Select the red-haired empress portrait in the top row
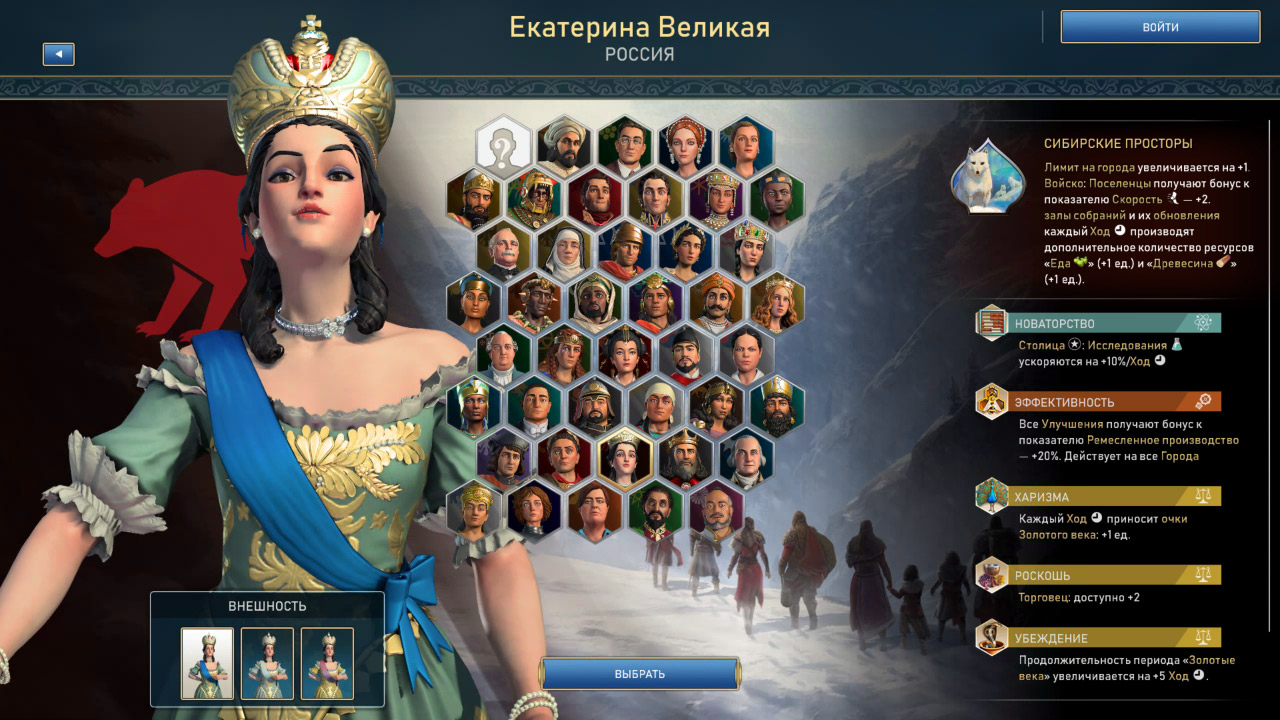 [687, 141]
